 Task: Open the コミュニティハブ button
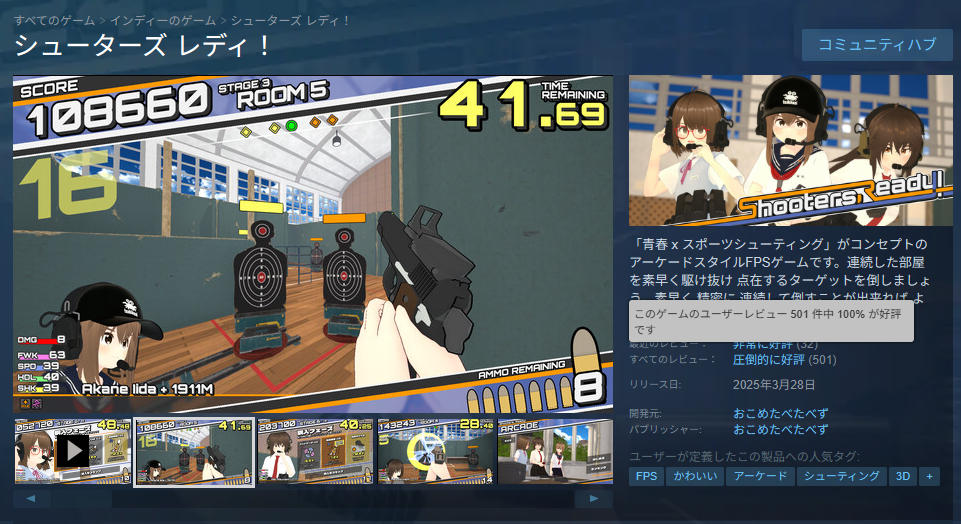(877, 45)
